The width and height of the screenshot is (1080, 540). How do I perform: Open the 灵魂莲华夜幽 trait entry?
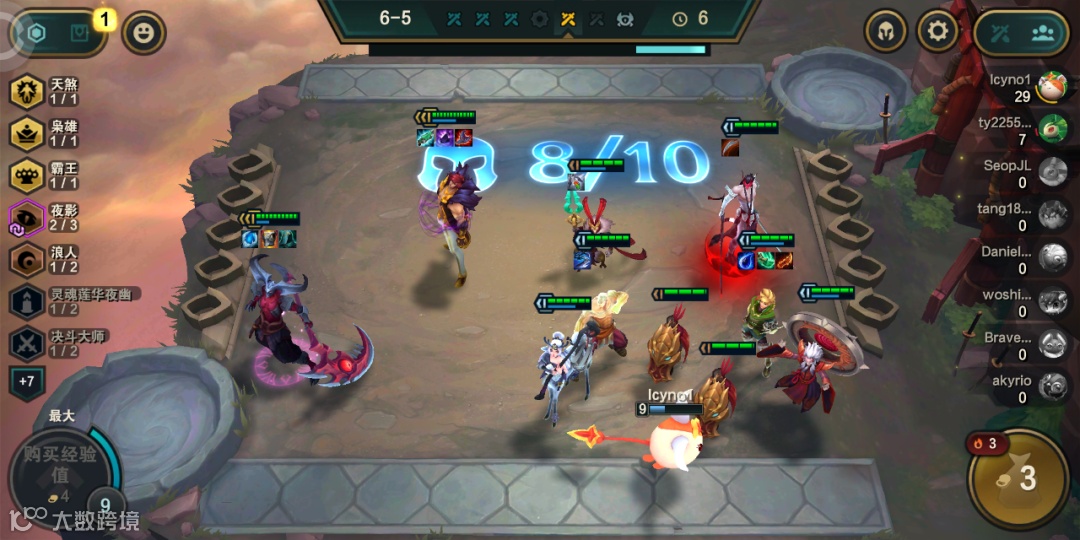pos(70,301)
